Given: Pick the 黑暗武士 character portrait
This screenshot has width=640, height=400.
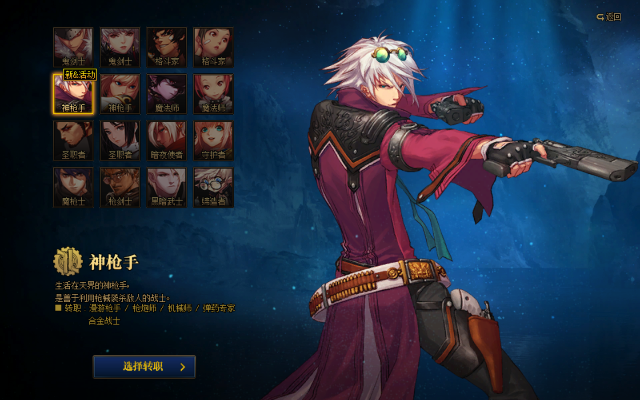Looking at the screenshot, I should [x=167, y=186].
